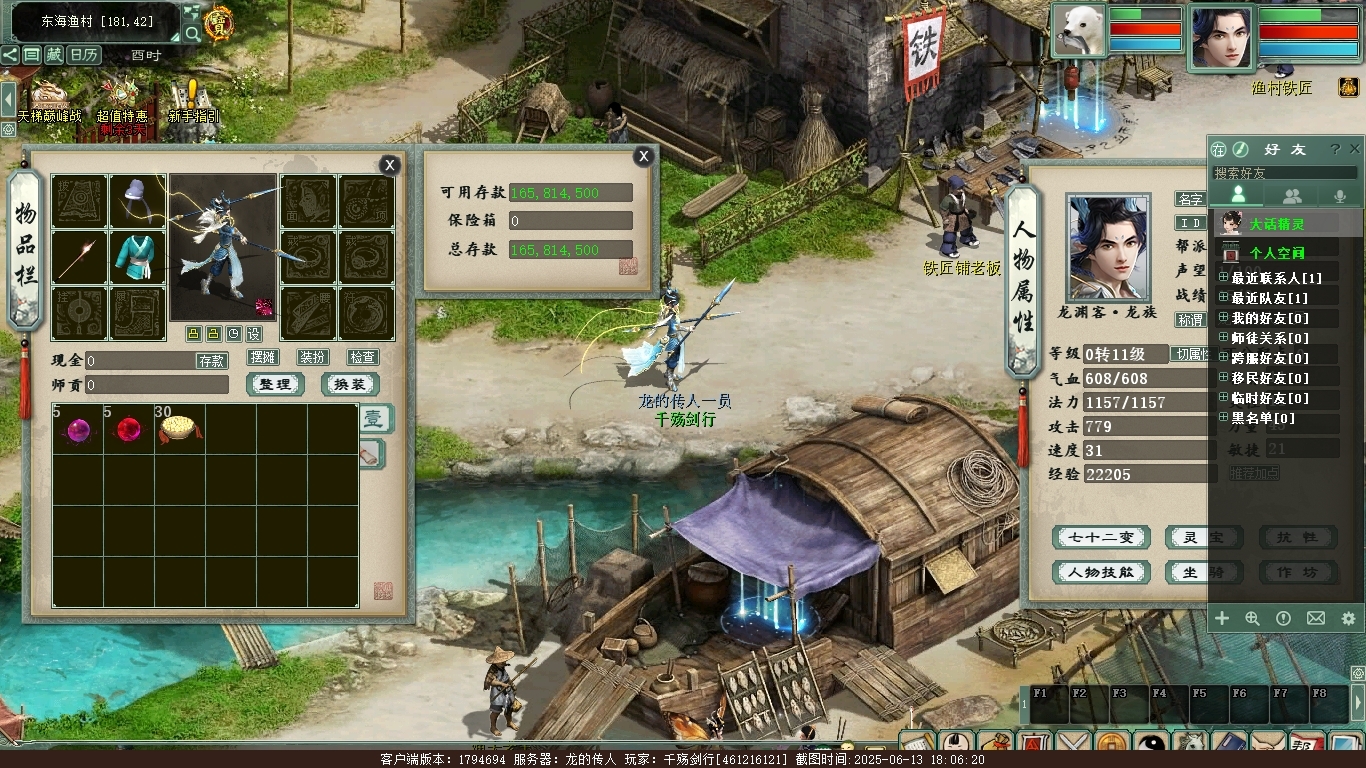Click the 灵宝 treasure button
The height and width of the screenshot is (768, 1366).
pyautogui.click(x=1203, y=537)
